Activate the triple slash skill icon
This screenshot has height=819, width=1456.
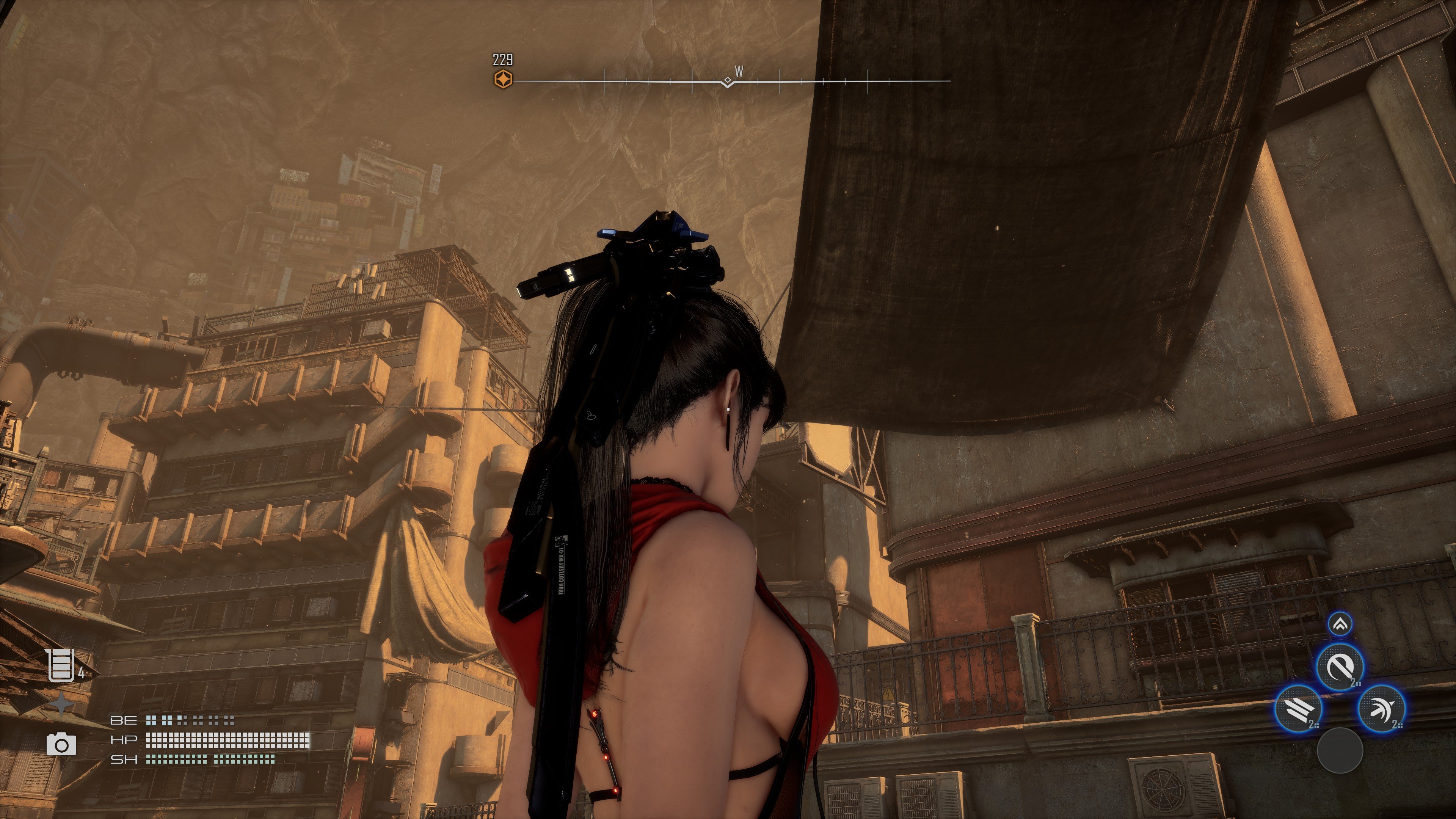click(1298, 708)
